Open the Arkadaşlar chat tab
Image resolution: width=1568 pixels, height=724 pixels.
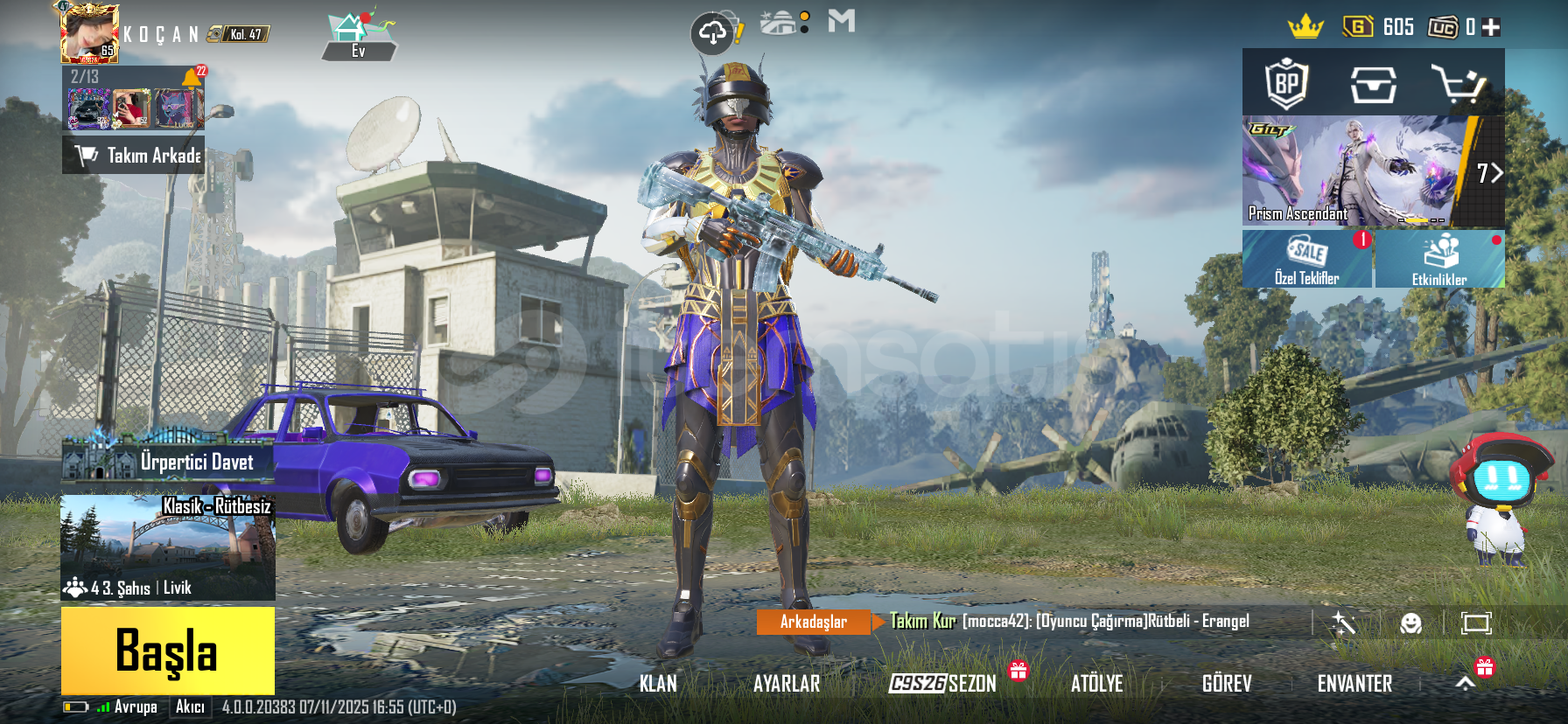[x=814, y=622]
